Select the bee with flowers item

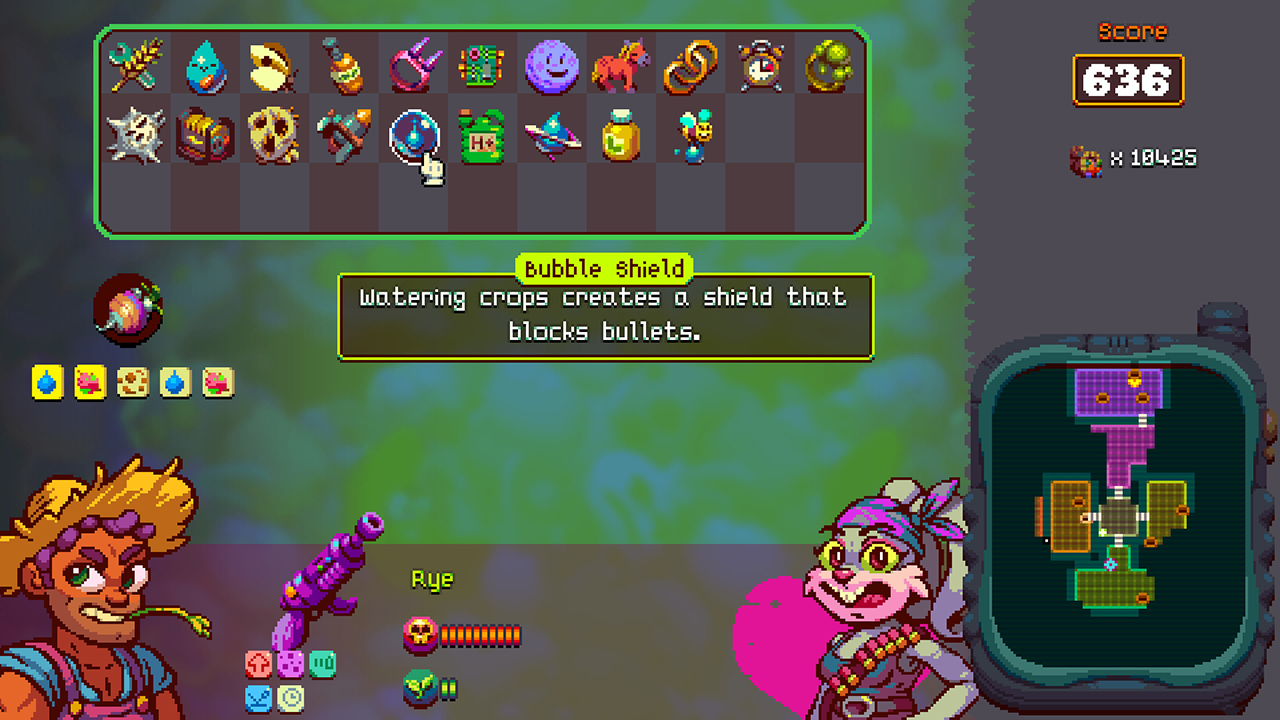point(692,136)
